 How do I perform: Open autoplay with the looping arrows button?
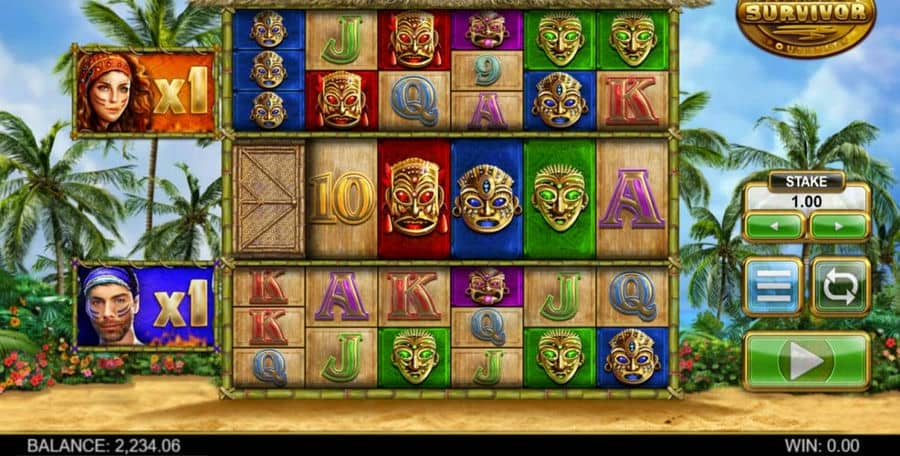(839, 287)
